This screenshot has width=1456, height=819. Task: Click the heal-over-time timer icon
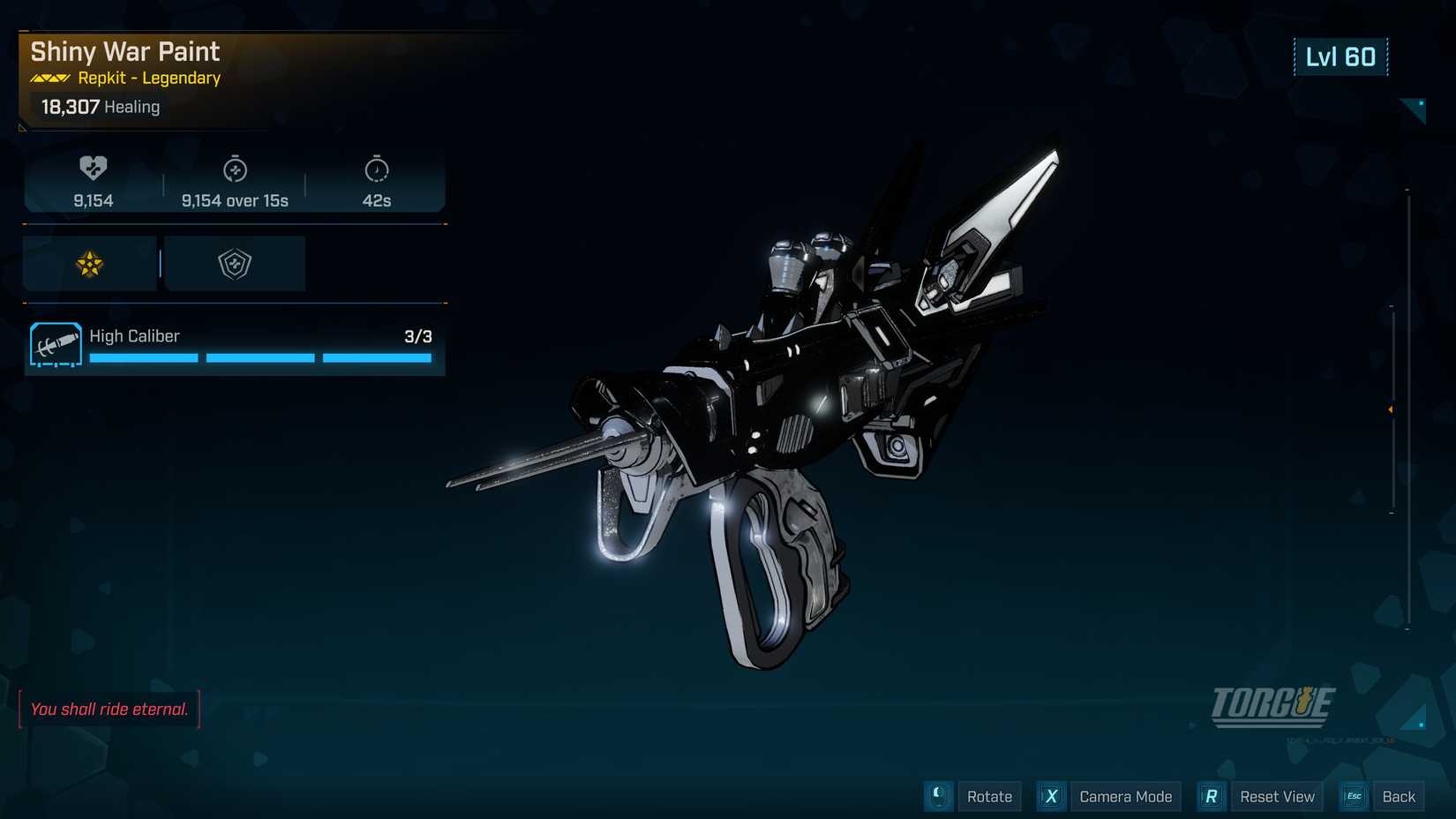point(236,168)
